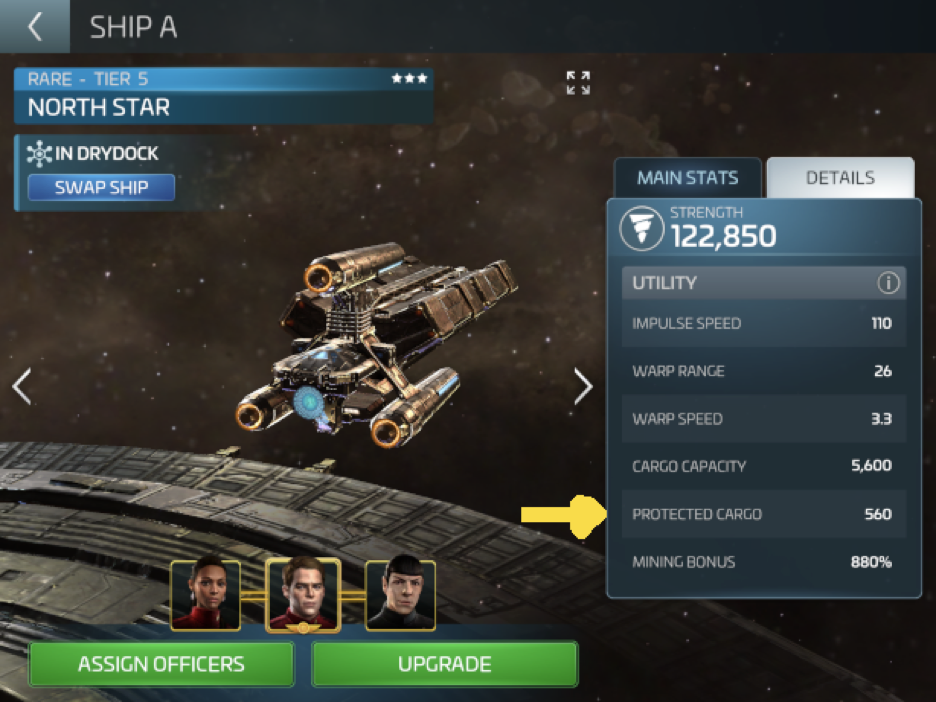Viewport: 936px width, 702px height.
Task: Select the Uhura officer portrait
Action: tap(205, 594)
